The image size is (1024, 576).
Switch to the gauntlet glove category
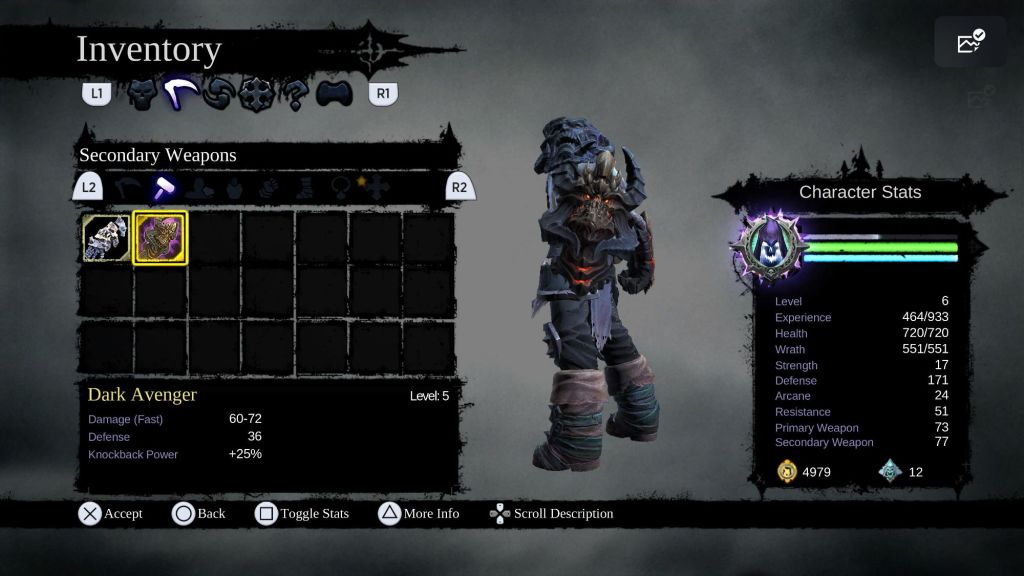tap(268, 187)
